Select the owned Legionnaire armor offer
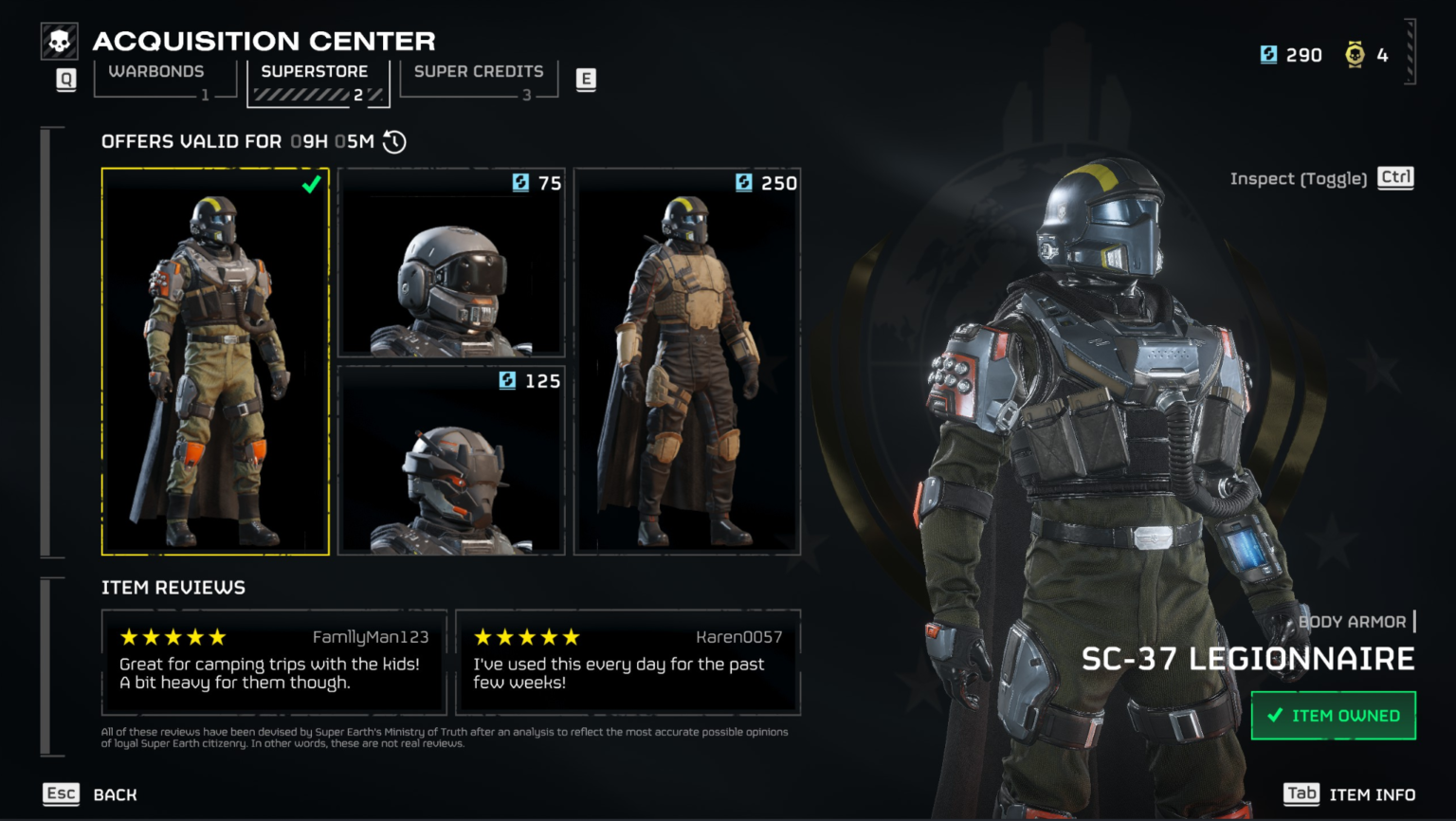This screenshot has width=1456, height=821. click(x=215, y=361)
